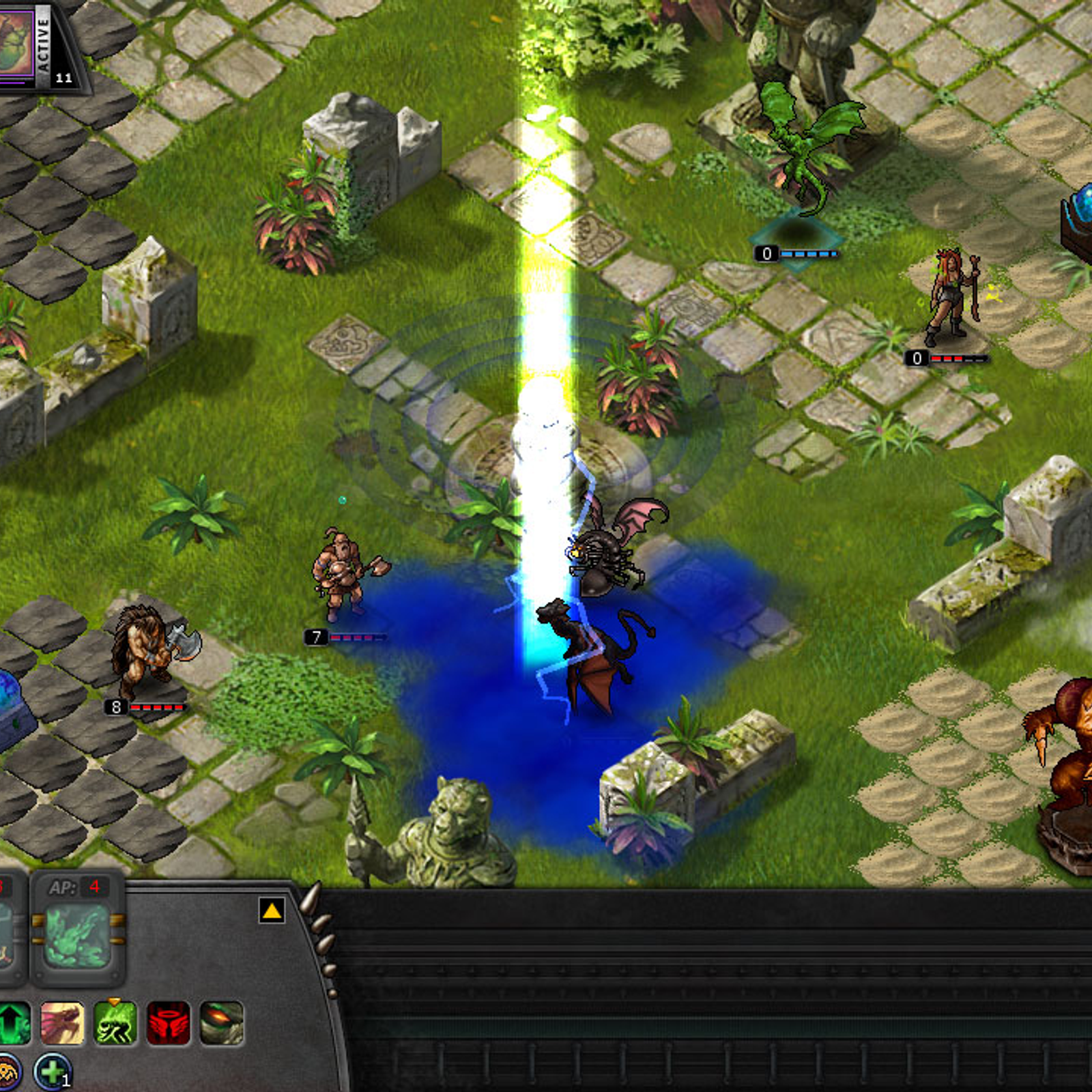Activate the green flame AP ability slot
Image resolution: width=1092 pixels, height=1092 pixels.
77,936
